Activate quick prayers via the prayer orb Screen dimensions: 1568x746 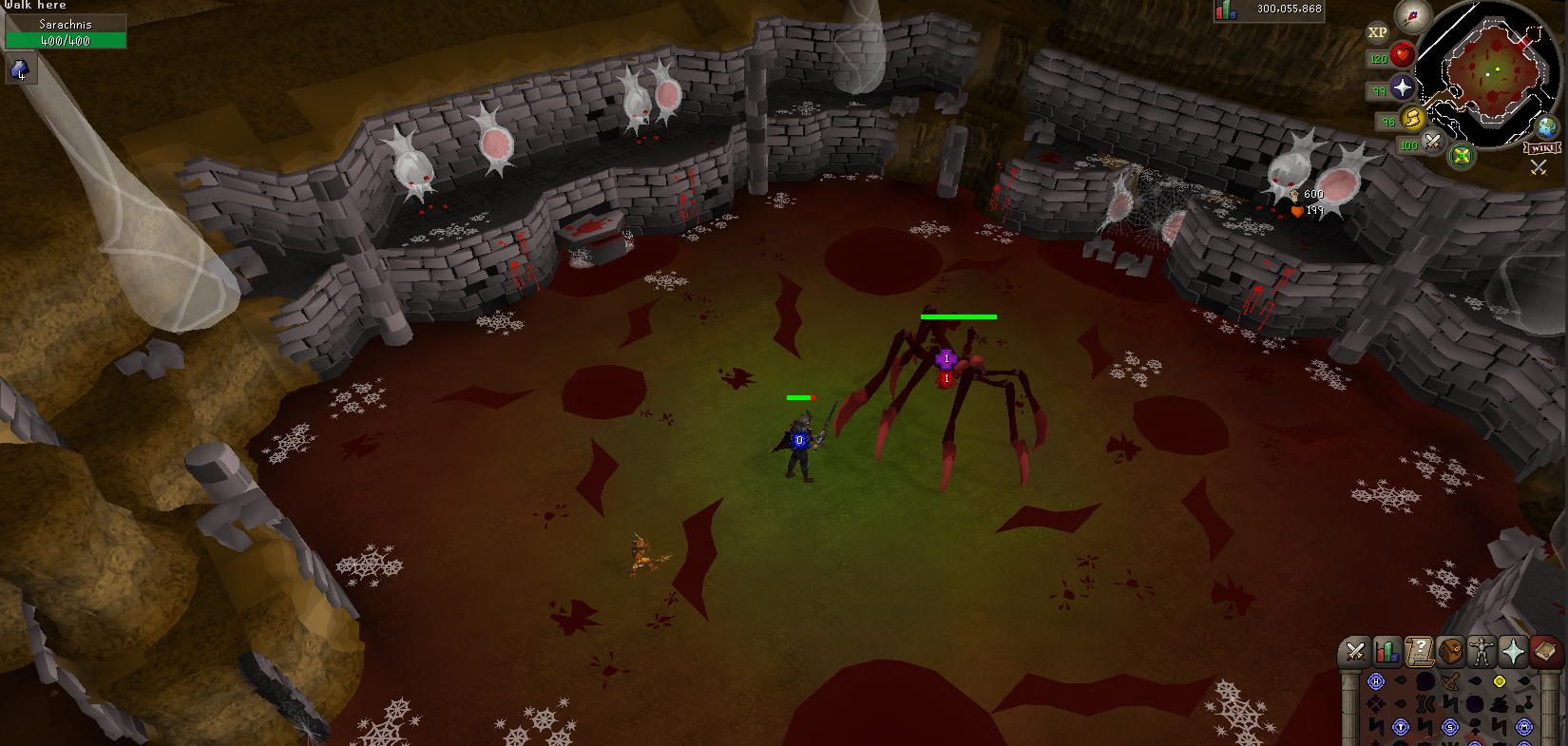tap(1402, 88)
